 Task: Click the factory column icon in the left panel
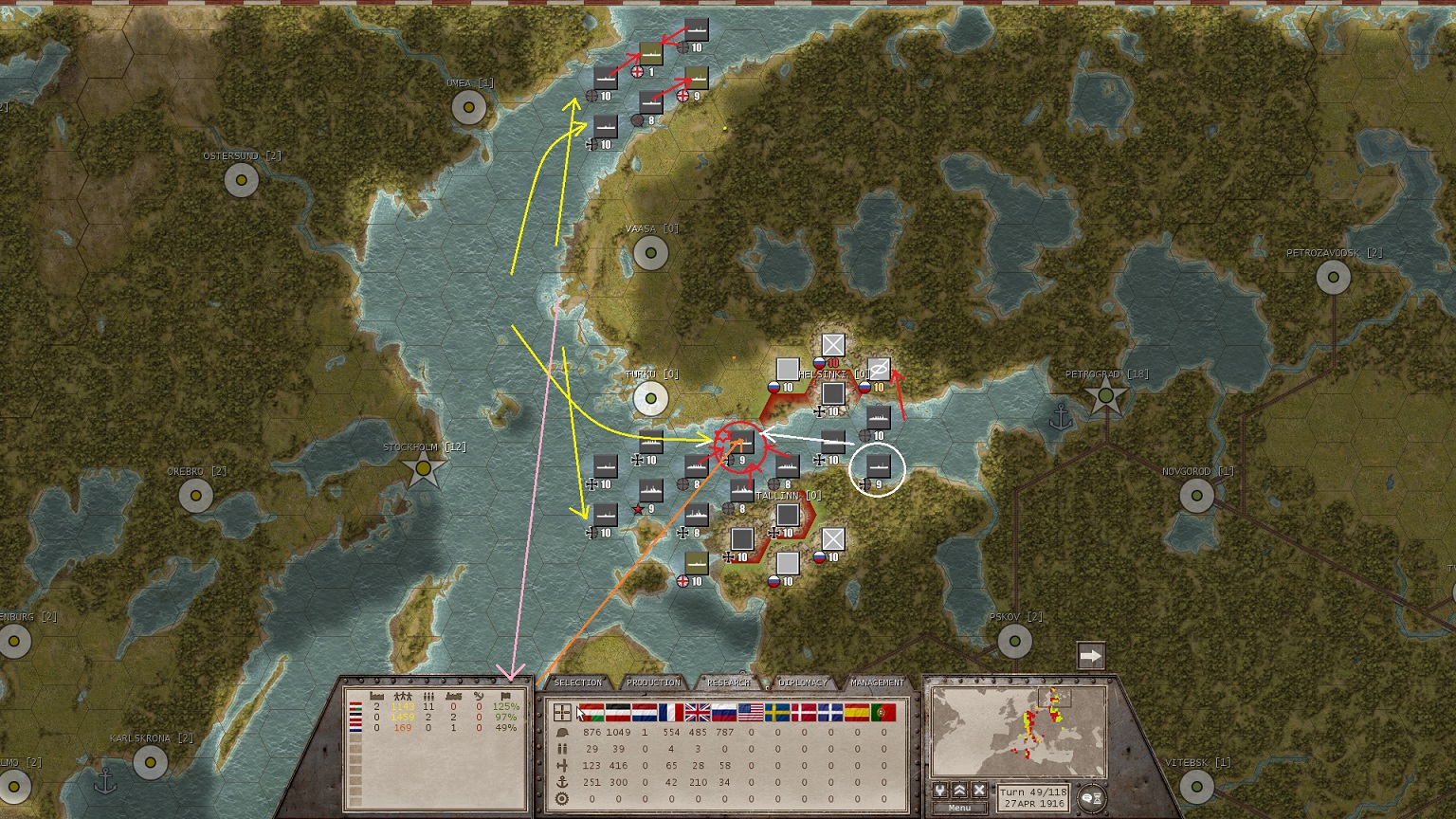(376, 697)
